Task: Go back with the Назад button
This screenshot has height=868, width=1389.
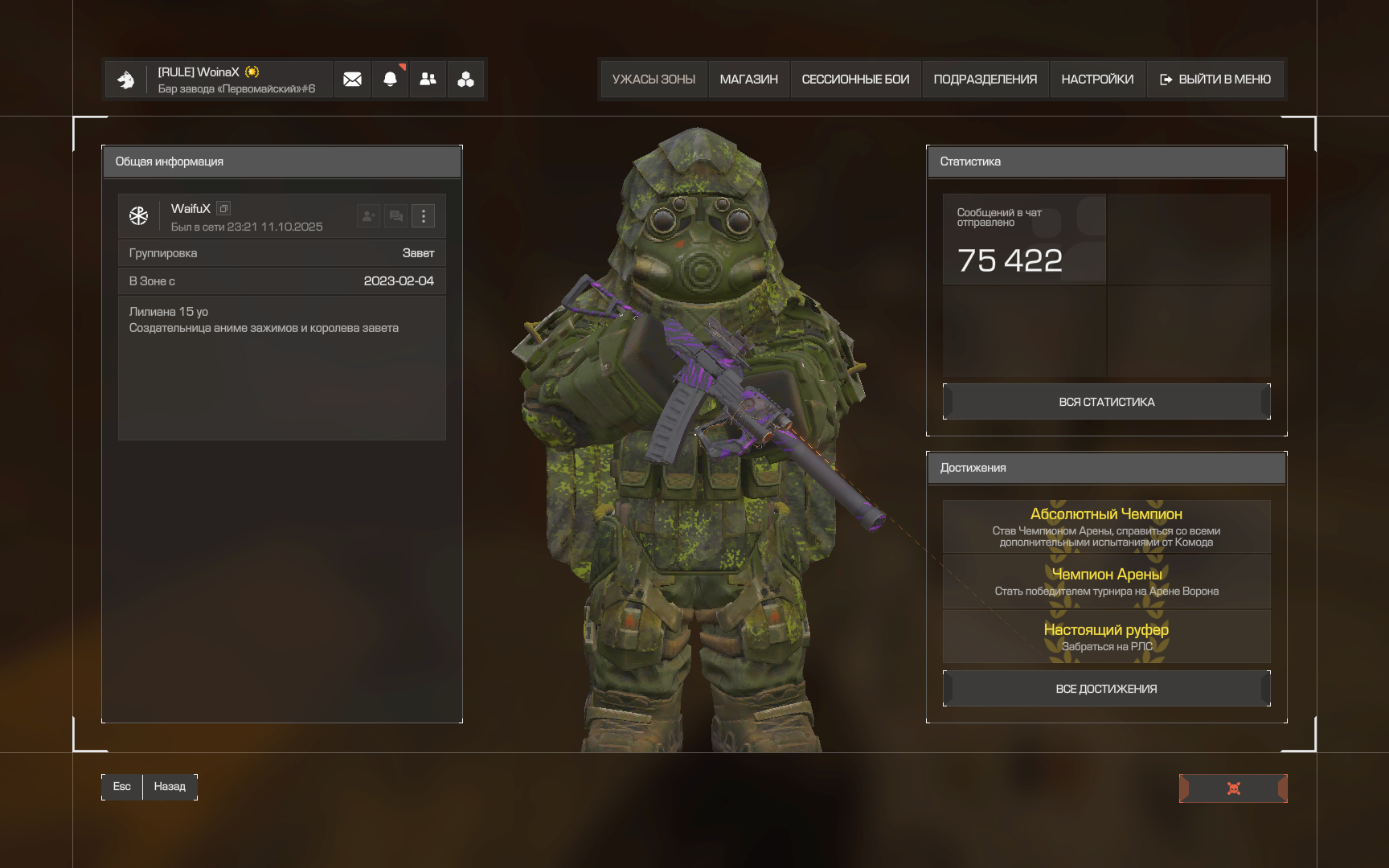Action: click(169, 787)
